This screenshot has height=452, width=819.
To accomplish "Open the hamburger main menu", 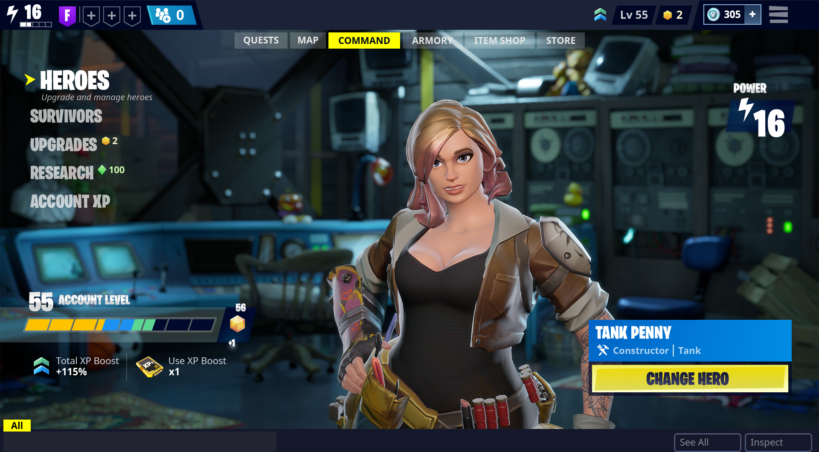I will (x=778, y=15).
